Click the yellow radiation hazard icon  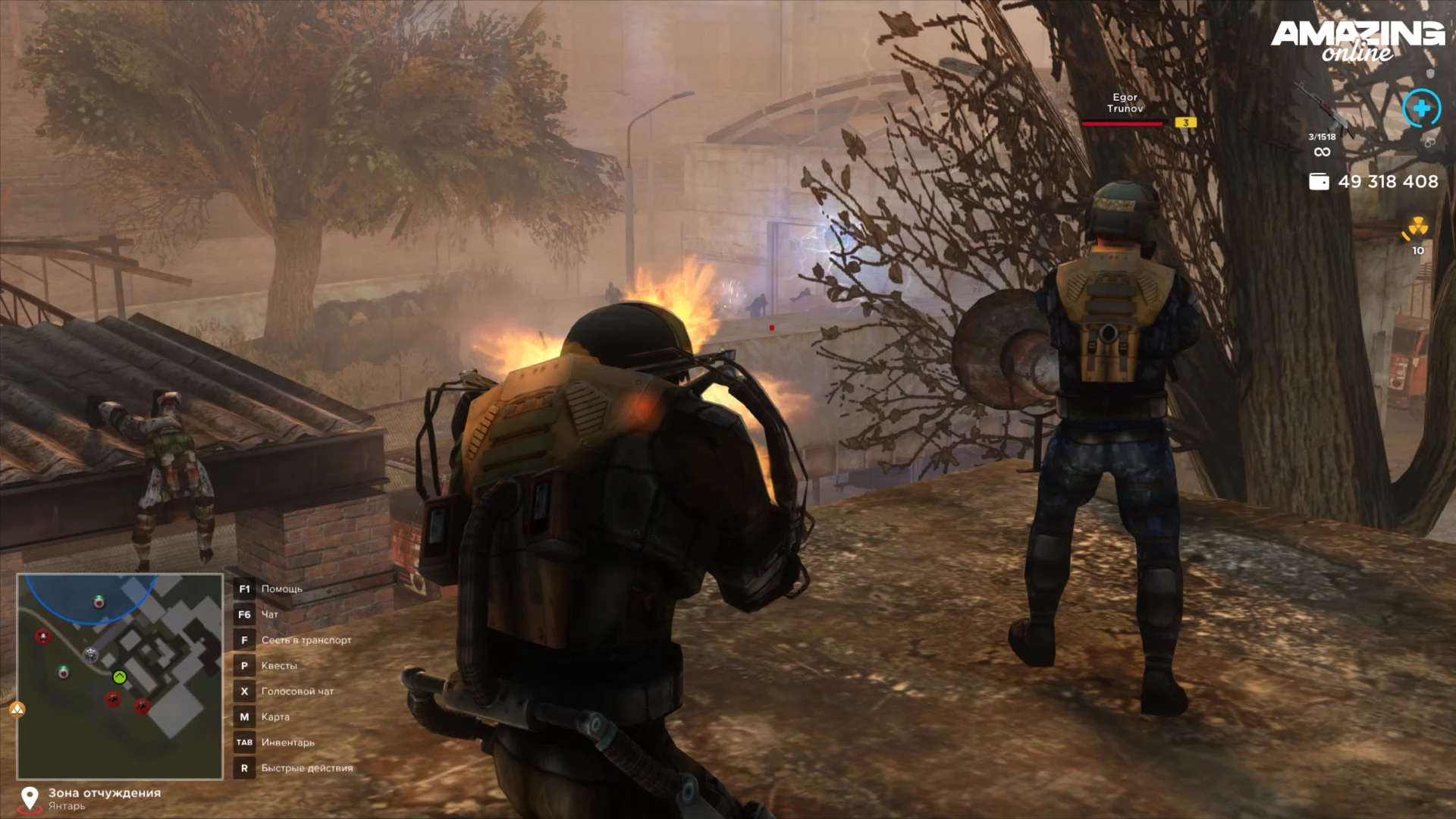(x=1417, y=227)
